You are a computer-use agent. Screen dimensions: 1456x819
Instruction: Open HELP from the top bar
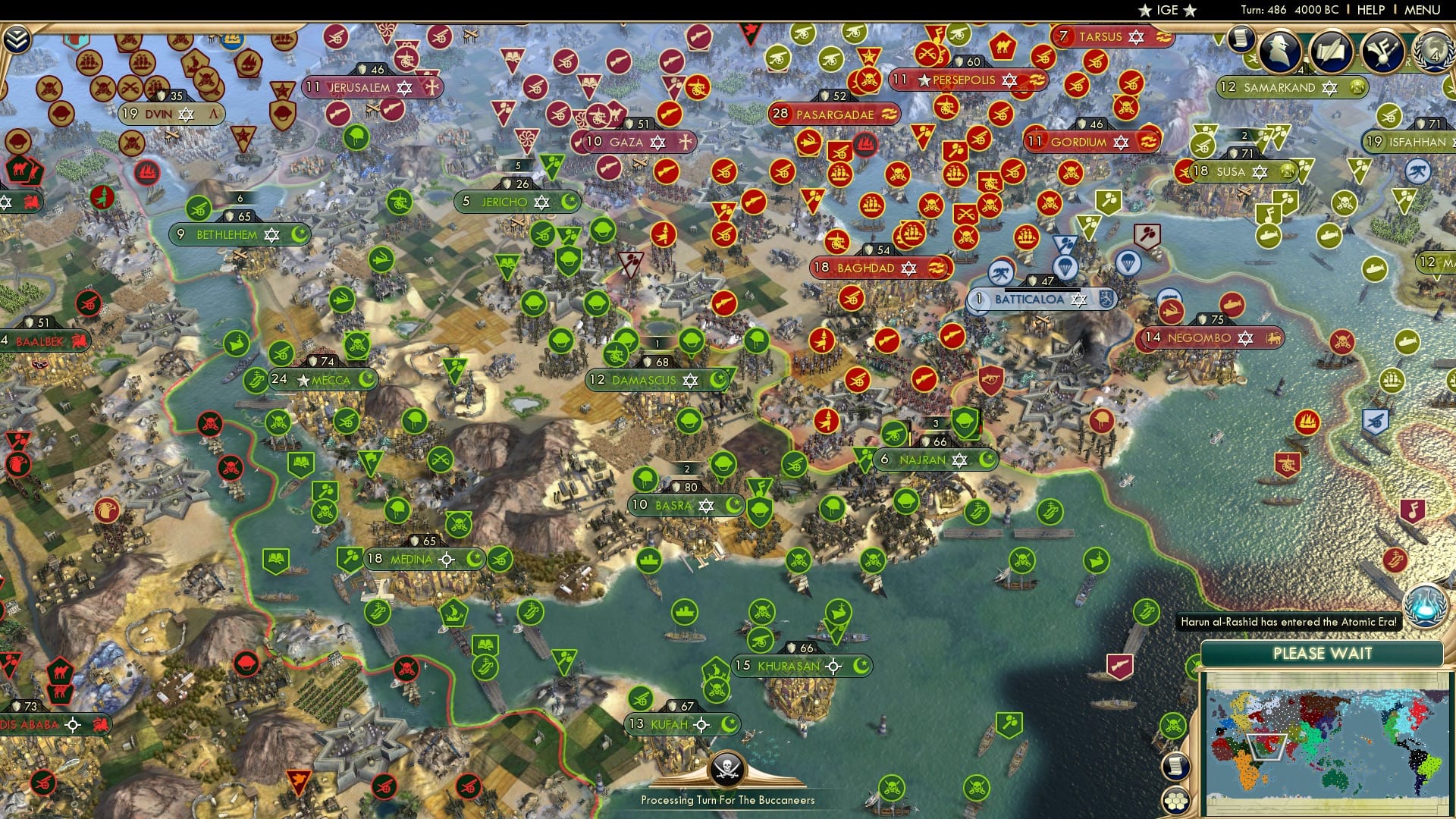coord(1370,8)
